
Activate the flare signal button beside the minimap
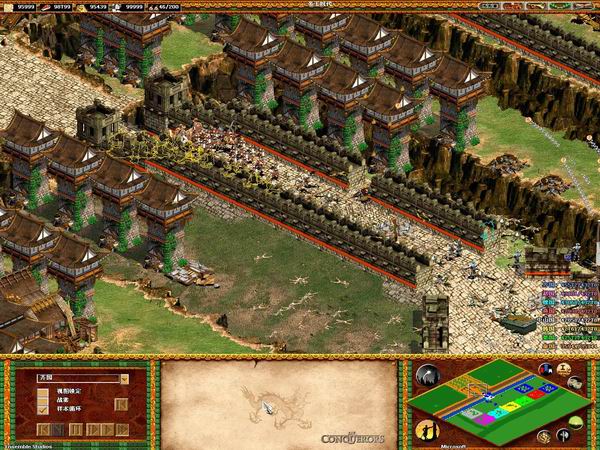[x=428, y=376]
